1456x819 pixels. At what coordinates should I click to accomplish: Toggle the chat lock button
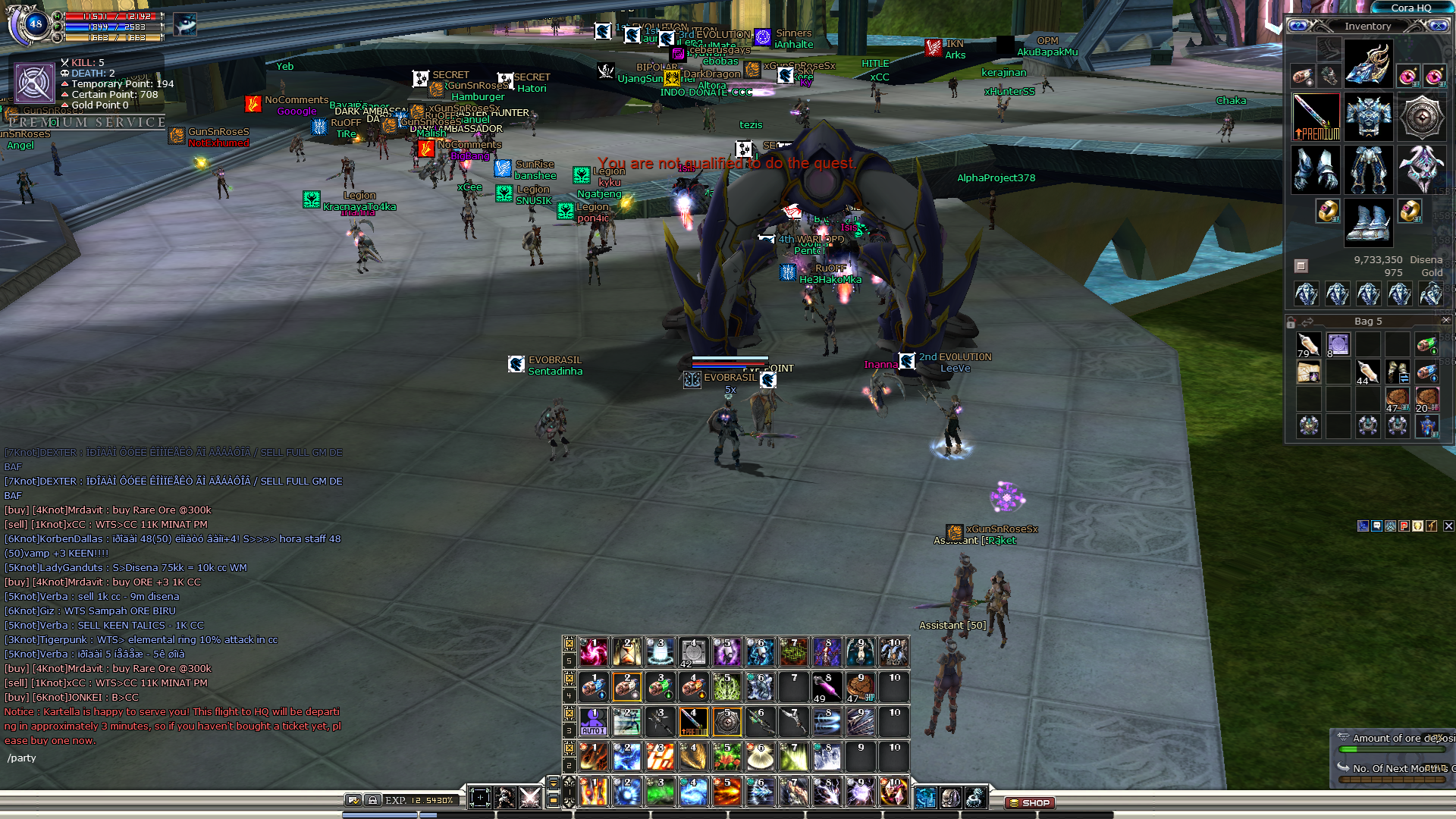(x=372, y=800)
